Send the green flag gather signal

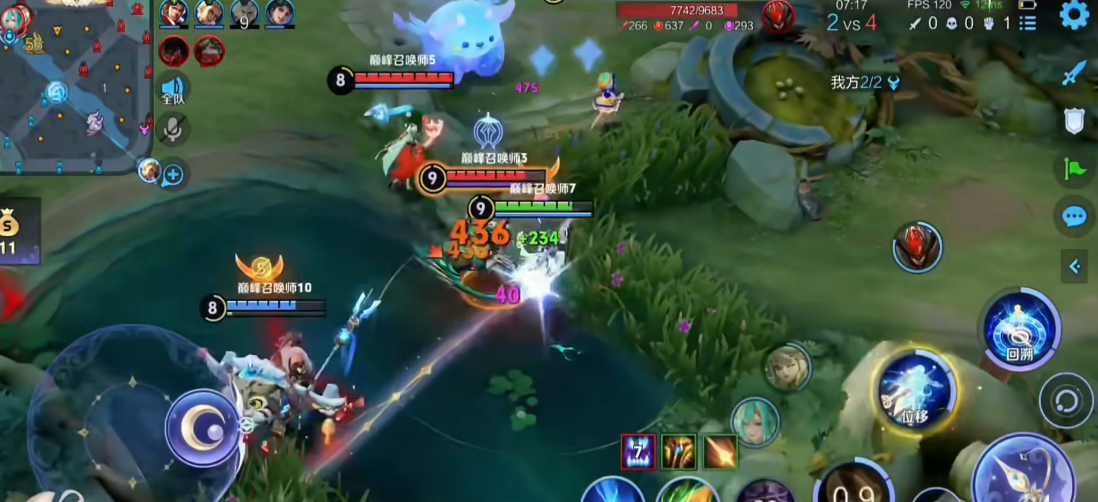[1074, 169]
